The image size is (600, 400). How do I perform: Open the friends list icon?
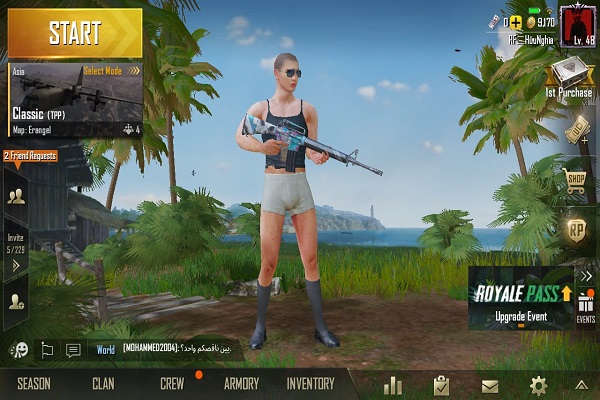pyautogui.click(x=16, y=195)
